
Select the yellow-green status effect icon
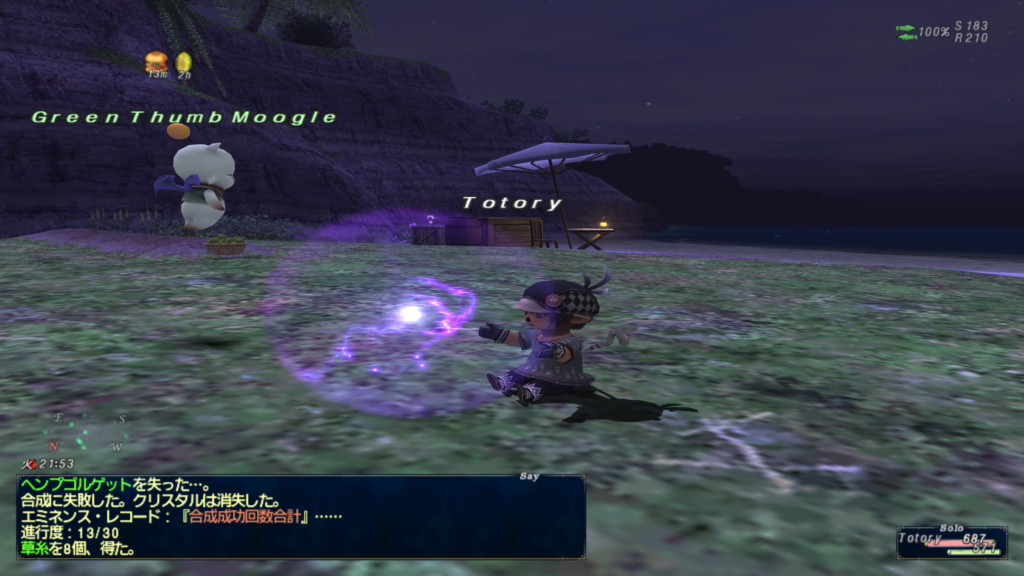coord(184,62)
